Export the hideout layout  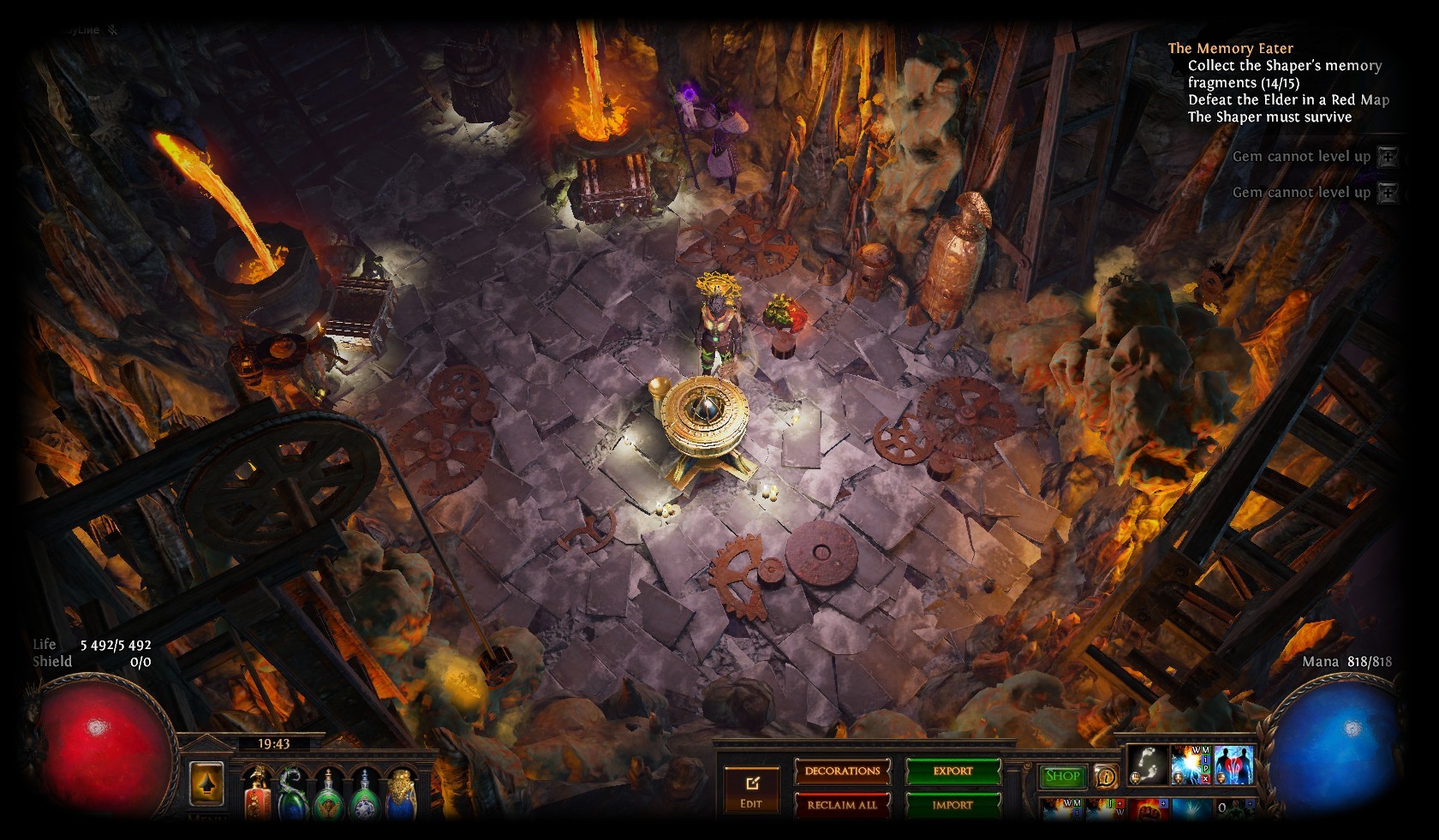(x=952, y=771)
